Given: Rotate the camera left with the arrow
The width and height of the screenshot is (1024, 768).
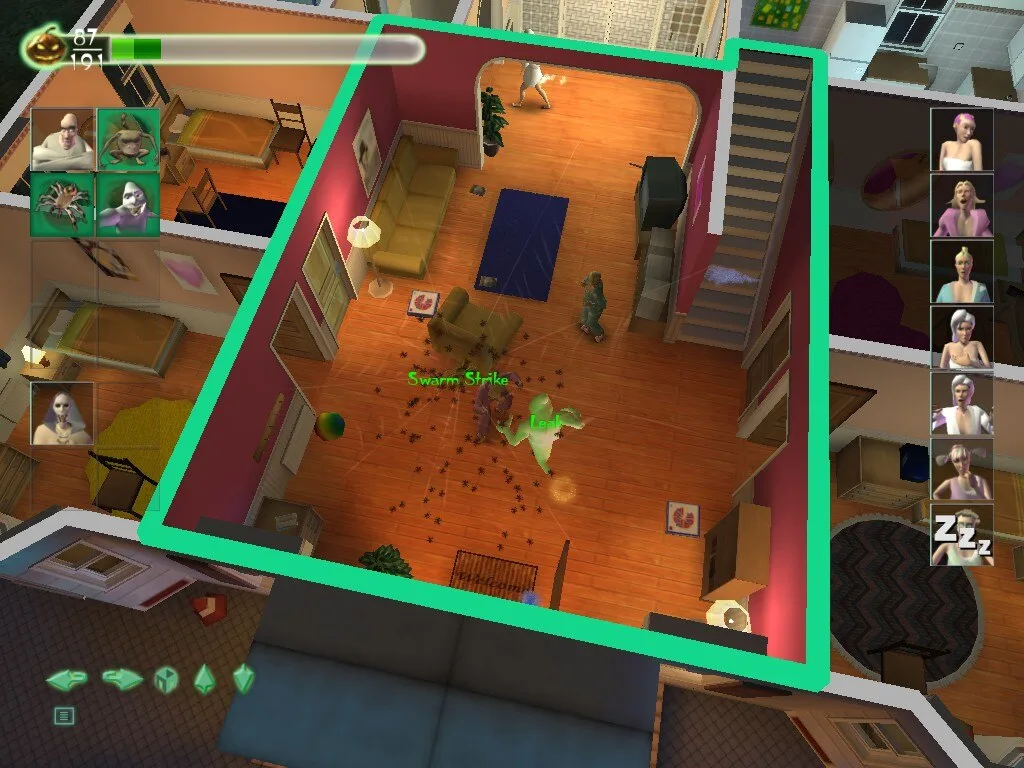Looking at the screenshot, I should click(67, 680).
